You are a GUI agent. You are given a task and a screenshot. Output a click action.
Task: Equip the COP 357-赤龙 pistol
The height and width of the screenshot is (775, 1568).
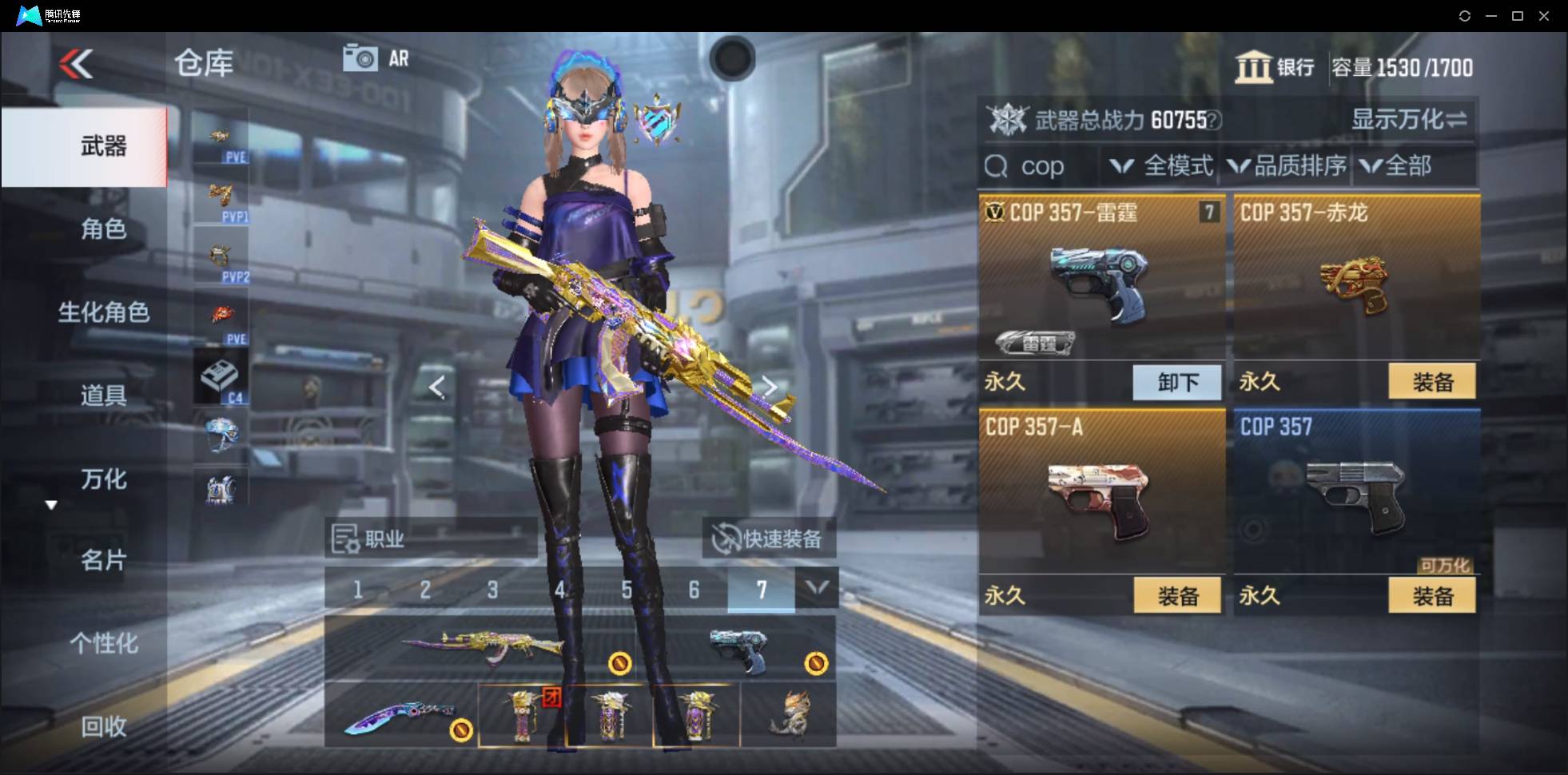pos(1432,382)
